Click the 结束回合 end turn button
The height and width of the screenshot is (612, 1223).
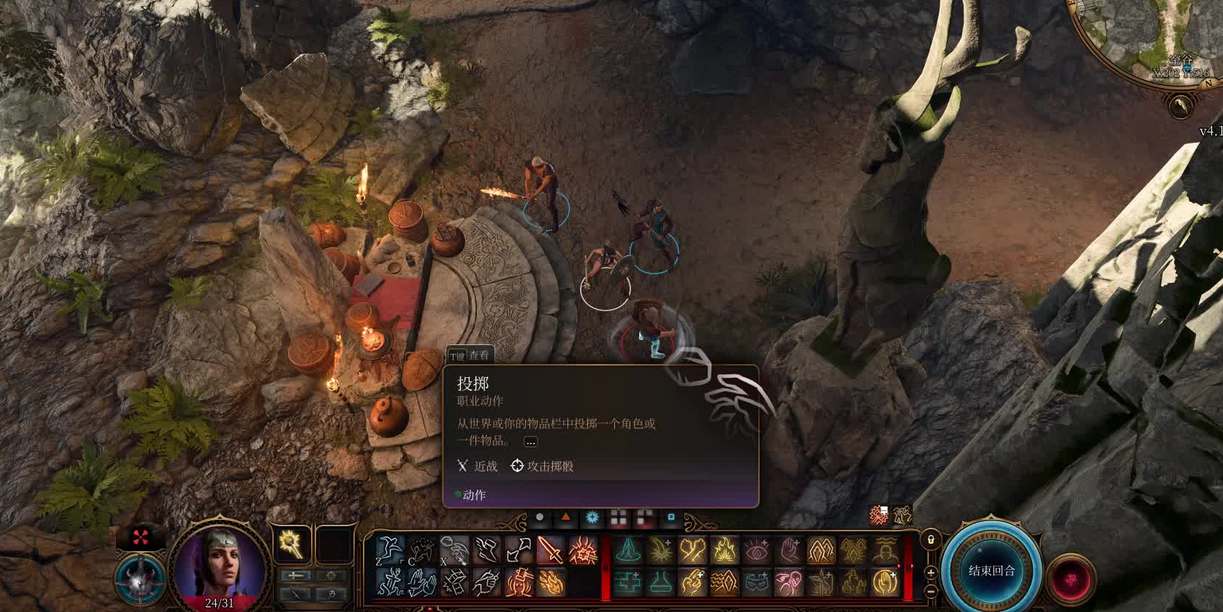coord(991,570)
